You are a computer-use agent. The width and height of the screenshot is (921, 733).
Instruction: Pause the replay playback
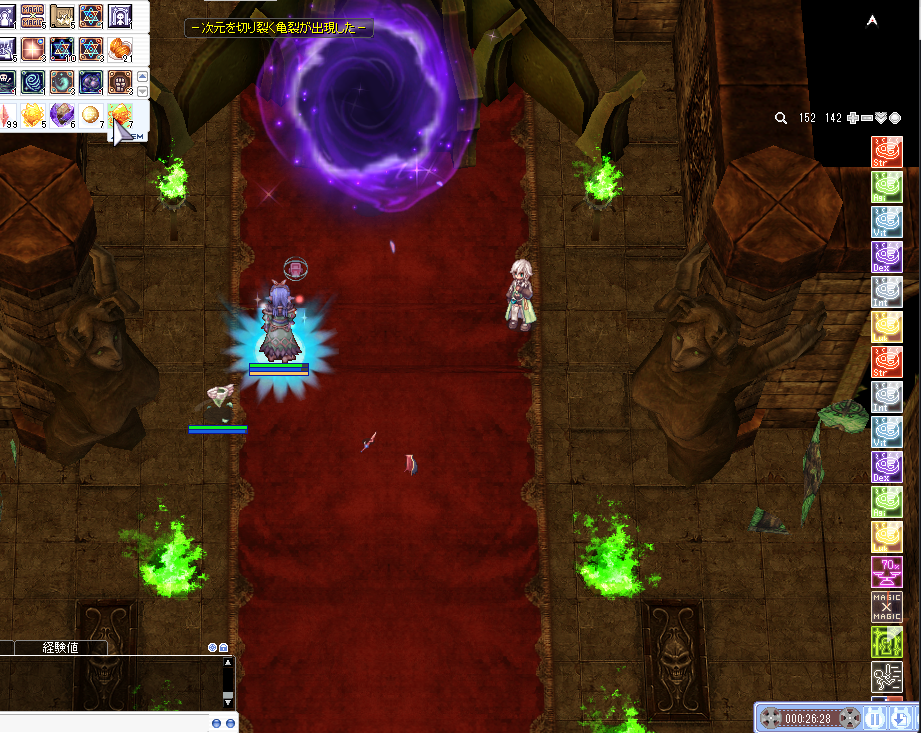click(876, 718)
